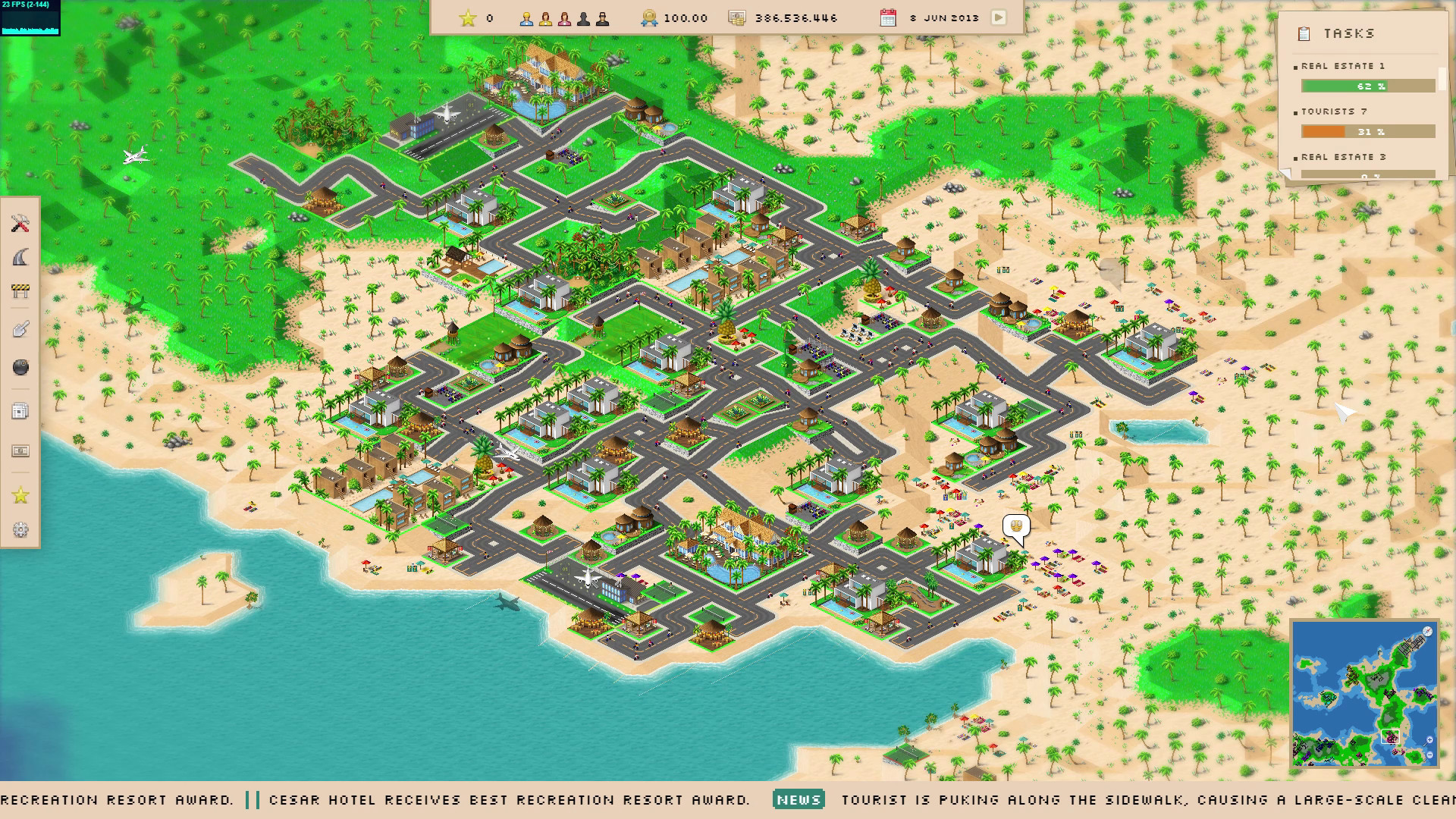1456x819 pixels.
Task: Pick the terrain shovel tool
Action: pos(20,328)
